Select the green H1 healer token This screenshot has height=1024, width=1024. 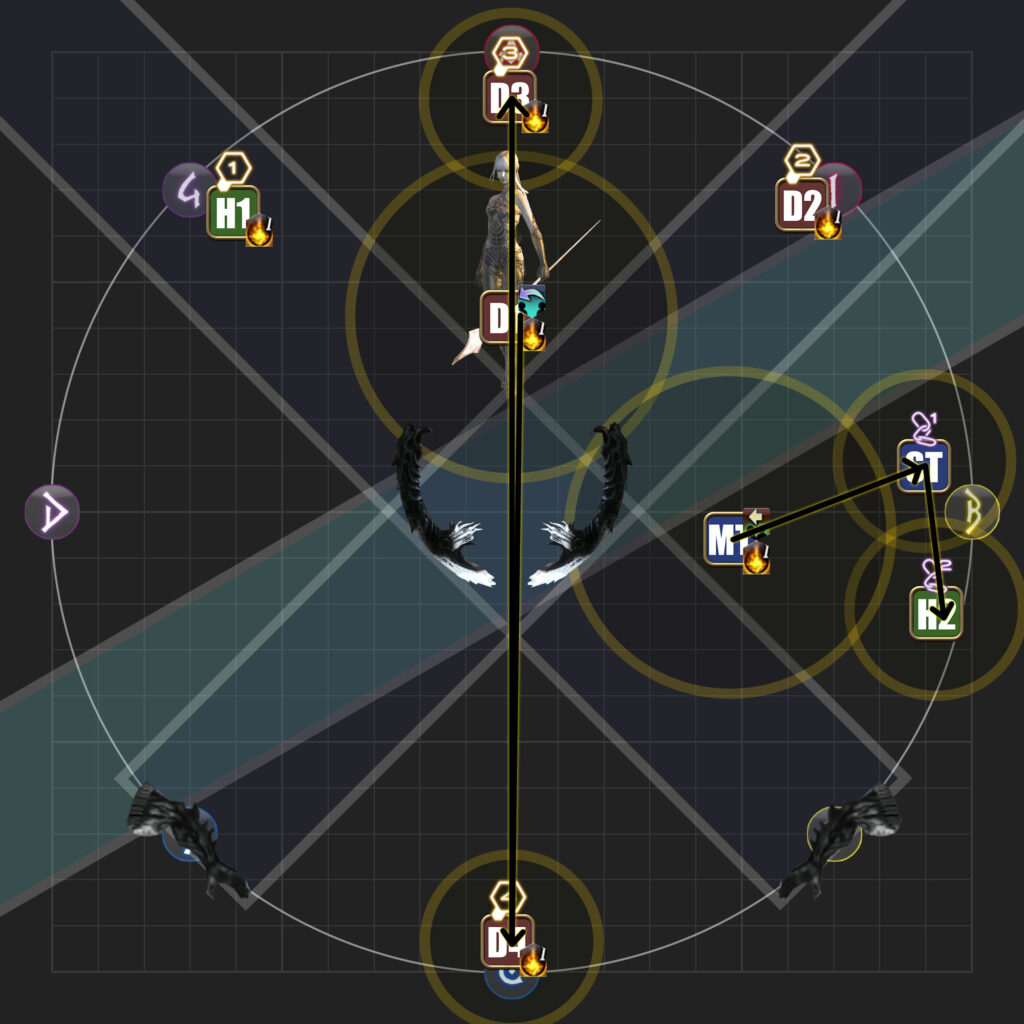click(x=232, y=212)
